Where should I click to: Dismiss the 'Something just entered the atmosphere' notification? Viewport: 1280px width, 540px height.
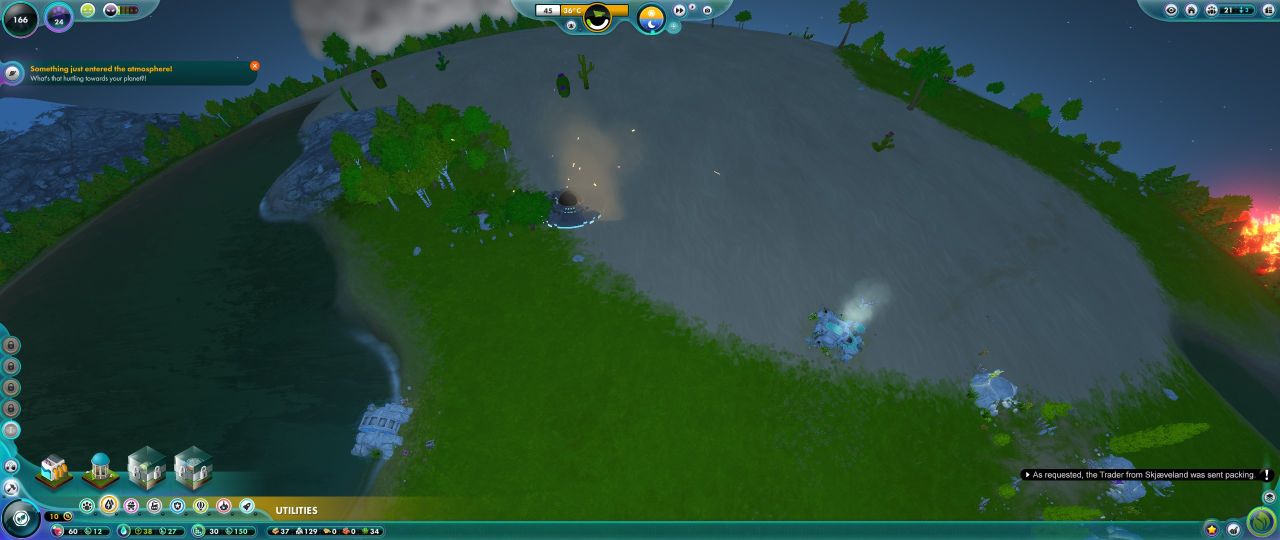[254, 66]
